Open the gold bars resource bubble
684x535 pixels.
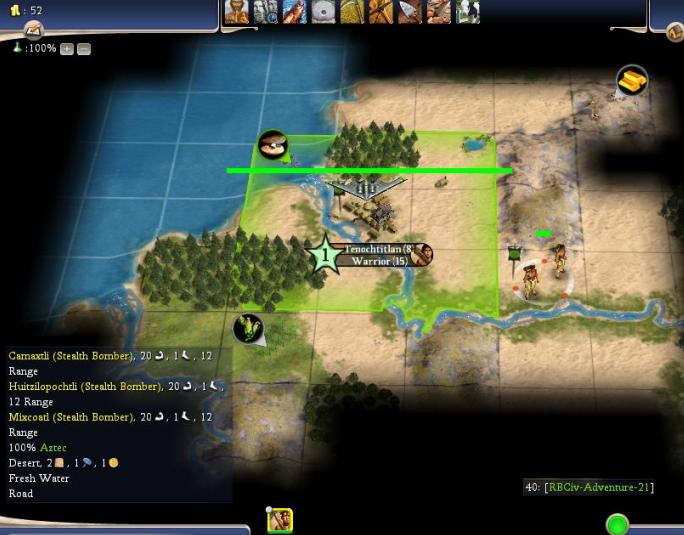pyautogui.click(x=632, y=81)
